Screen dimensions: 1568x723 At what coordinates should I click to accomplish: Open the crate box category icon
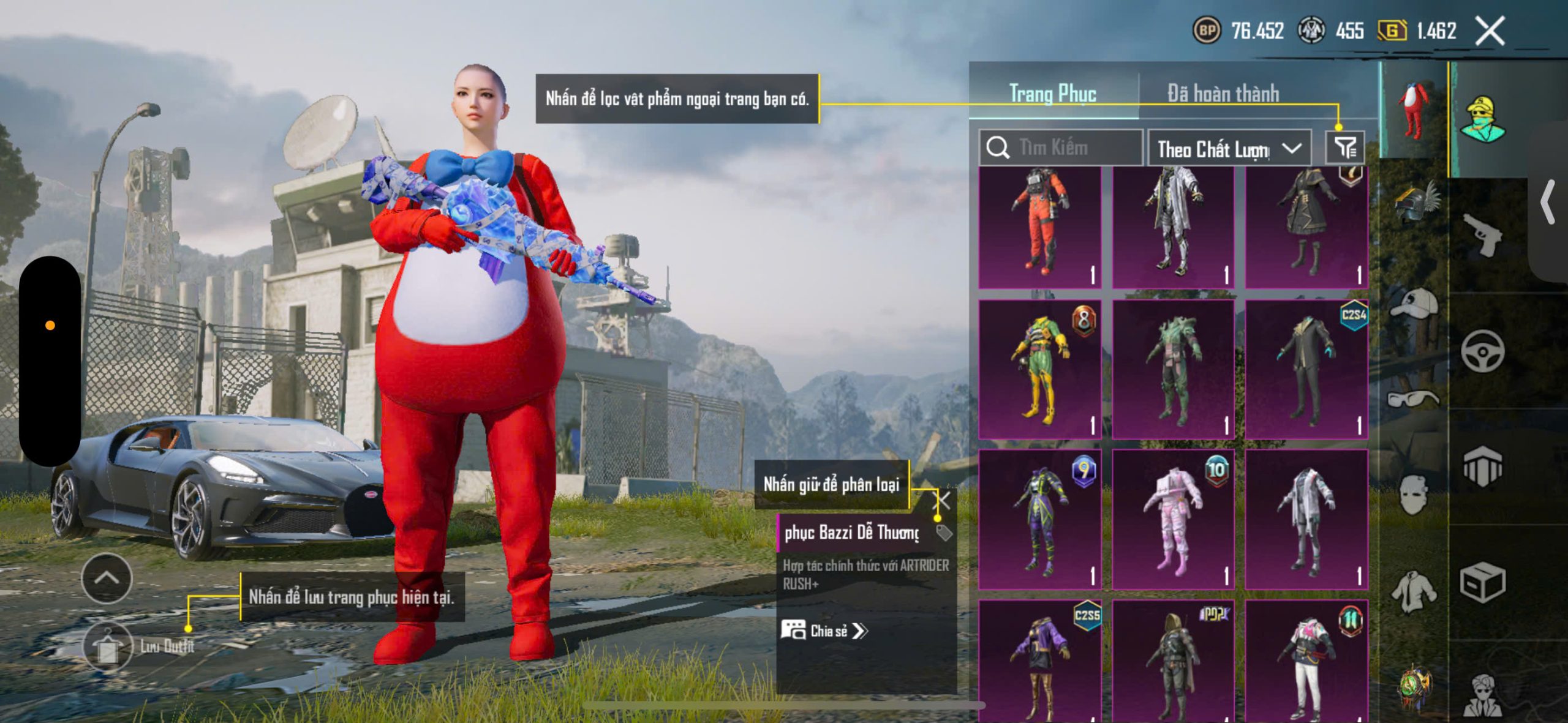click(1482, 582)
